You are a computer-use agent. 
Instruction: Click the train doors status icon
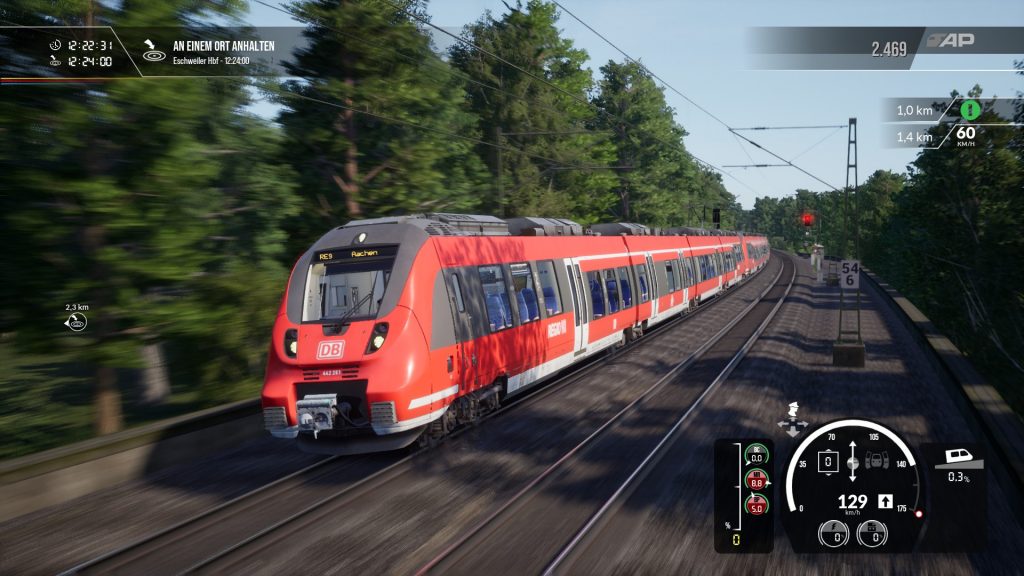[876, 462]
